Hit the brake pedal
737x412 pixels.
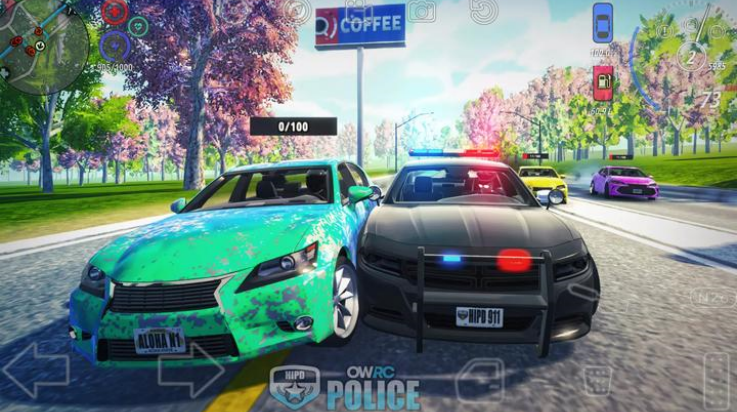click(598, 380)
